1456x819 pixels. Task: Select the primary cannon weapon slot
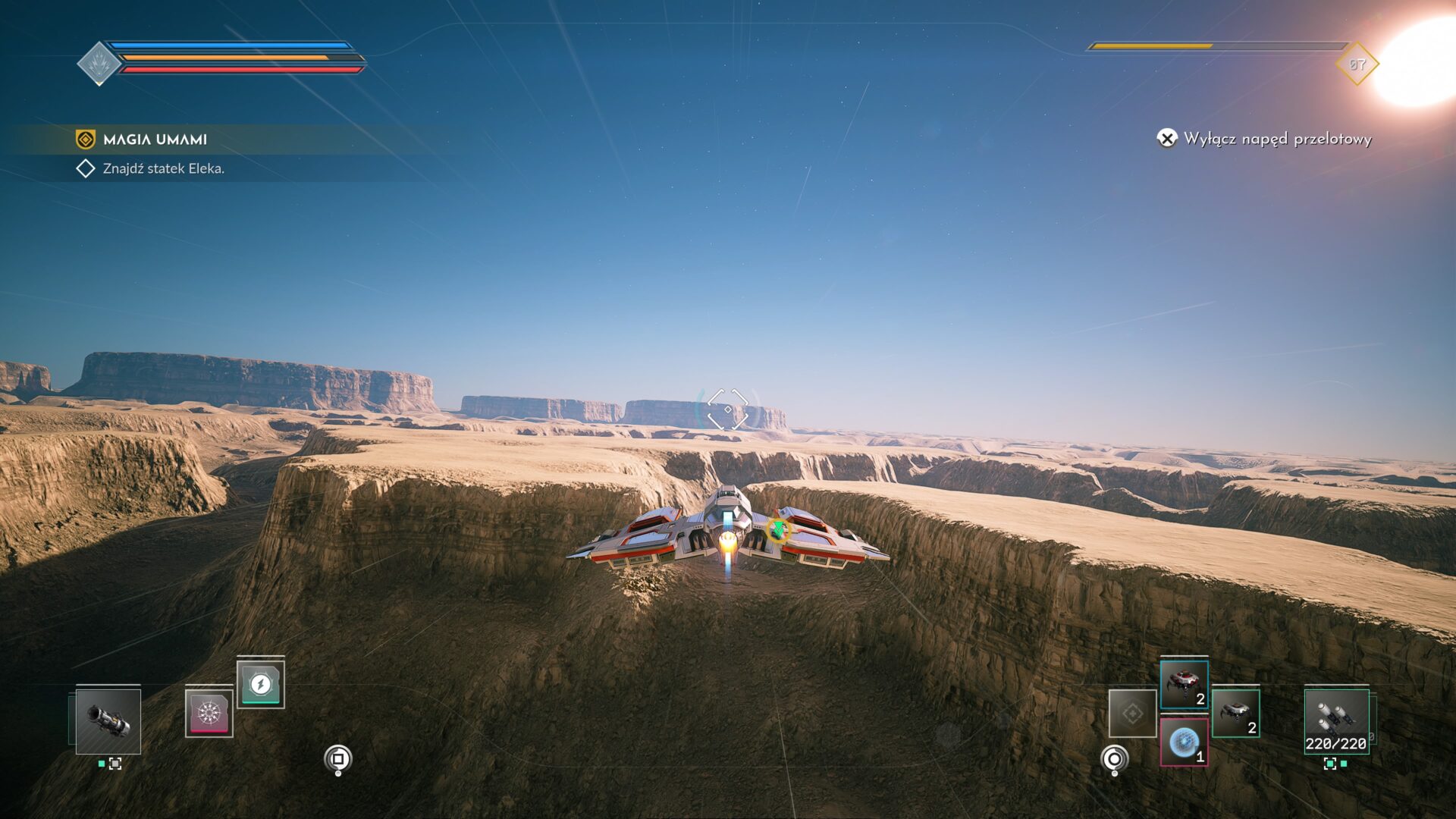point(108,721)
